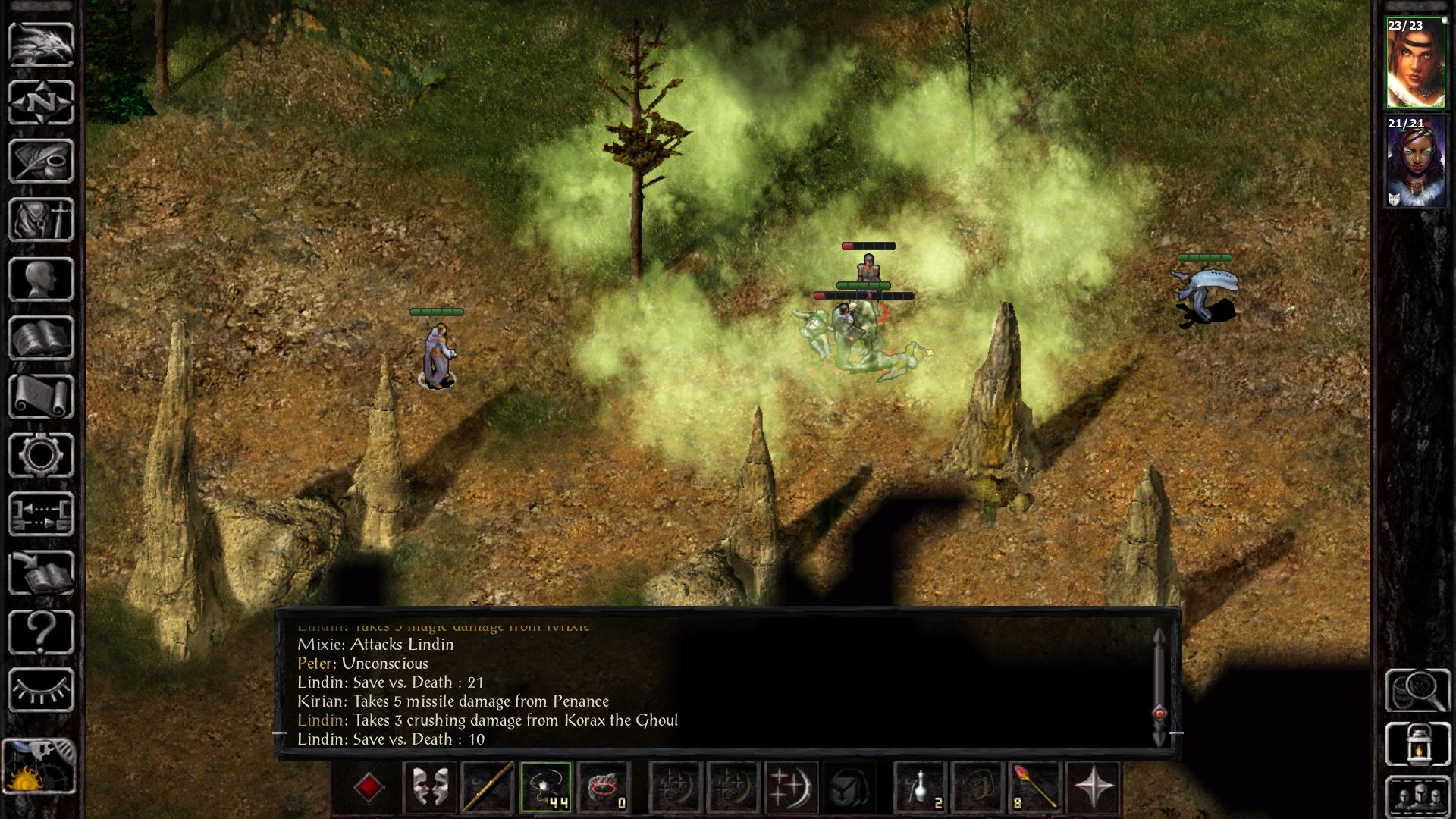Equip the sling with 44 bullets
The image size is (1456, 819).
545,787
